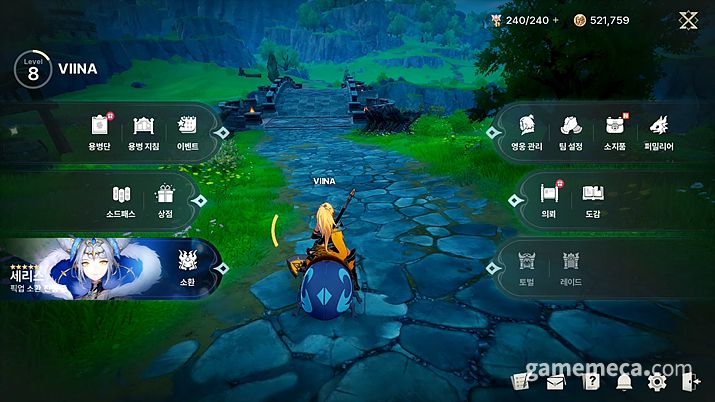
Task: Open notifications via the bell icon
Action: click(x=624, y=381)
